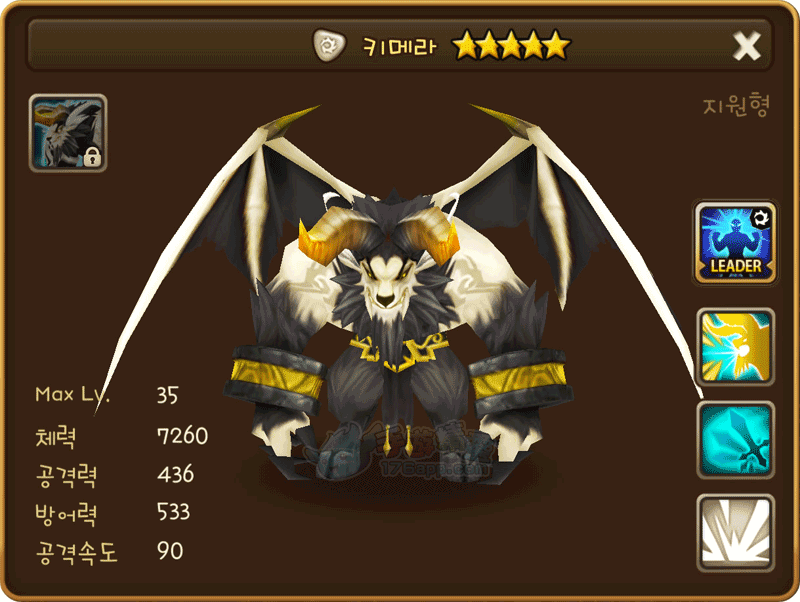Close the Chimera info window
The image size is (800, 602).
pyautogui.click(x=746, y=45)
